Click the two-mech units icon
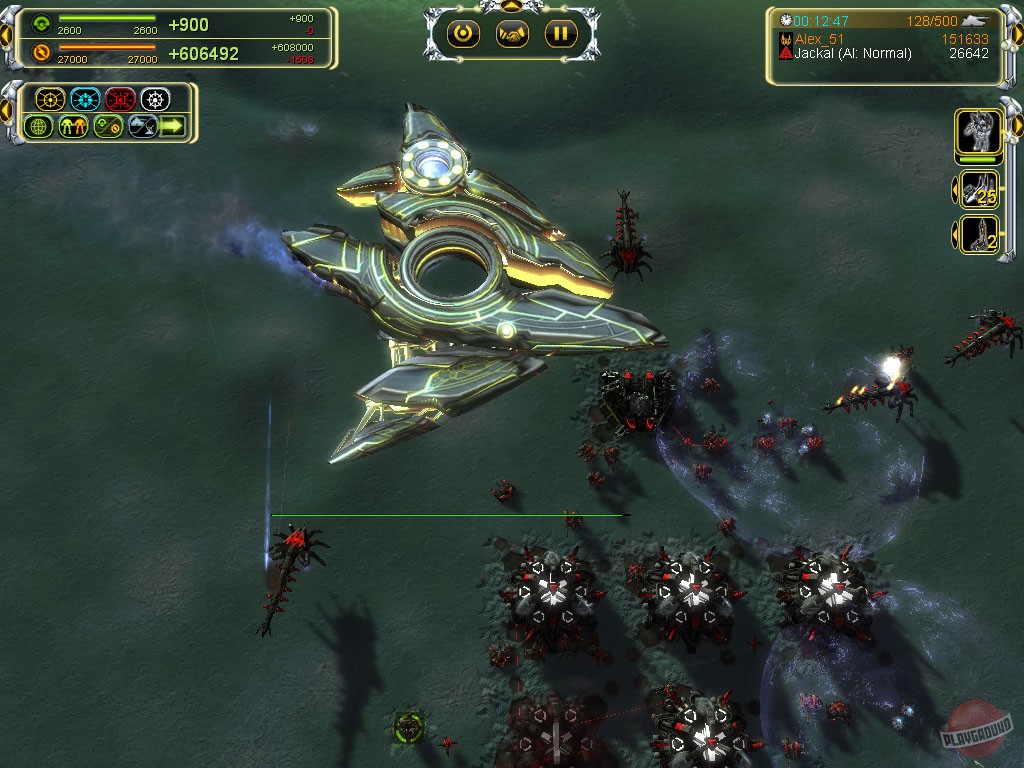The width and height of the screenshot is (1024, 768). 74,127
